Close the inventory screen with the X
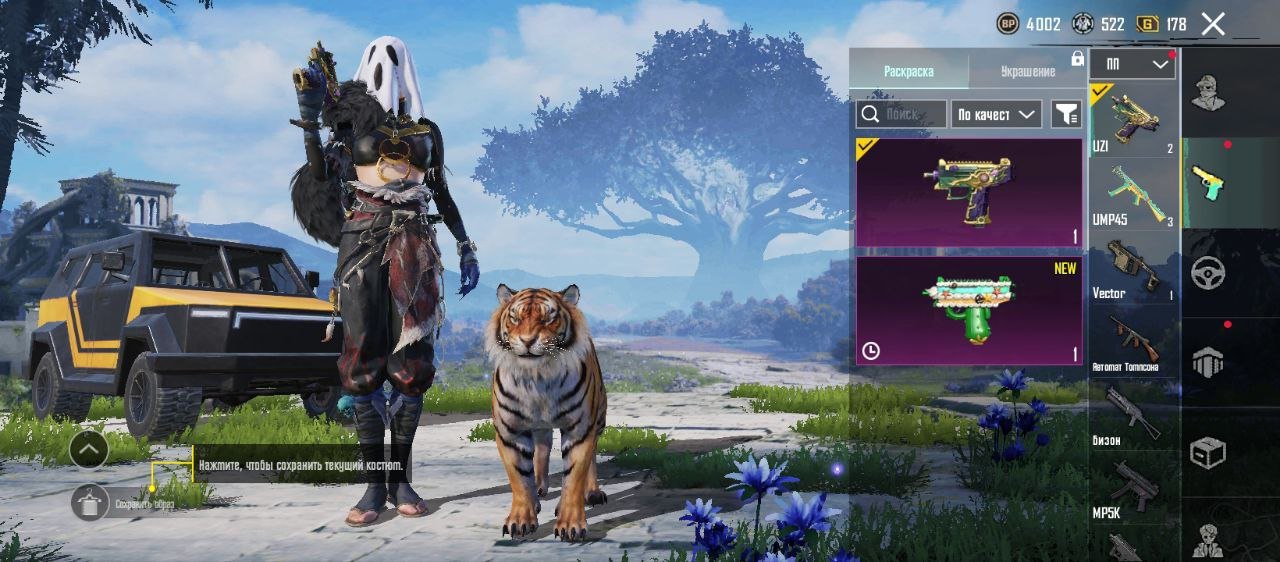Screen dimensions: 1280x562 click(x=1213, y=25)
